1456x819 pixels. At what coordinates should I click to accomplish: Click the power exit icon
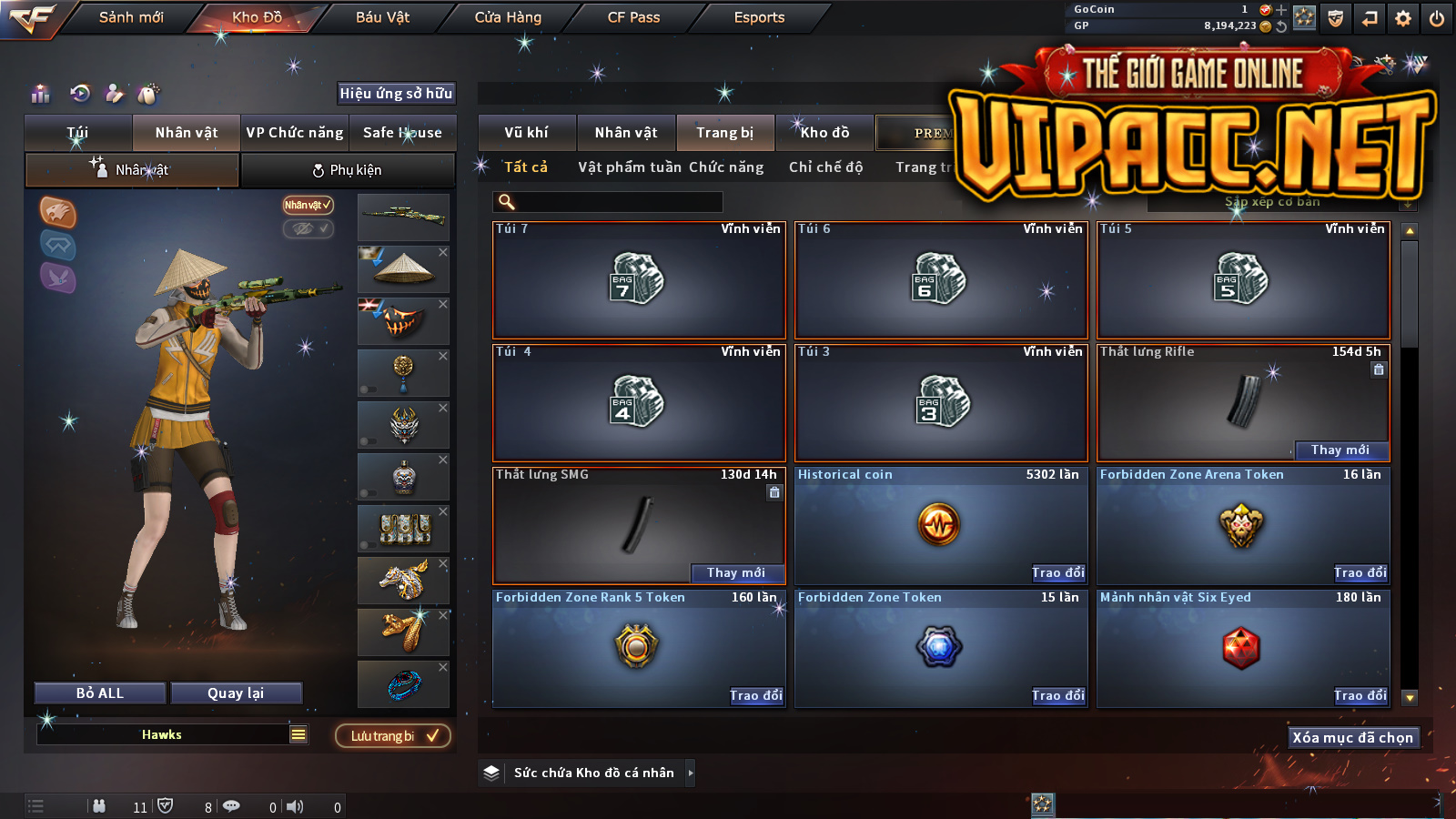click(x=1437, y=18)
